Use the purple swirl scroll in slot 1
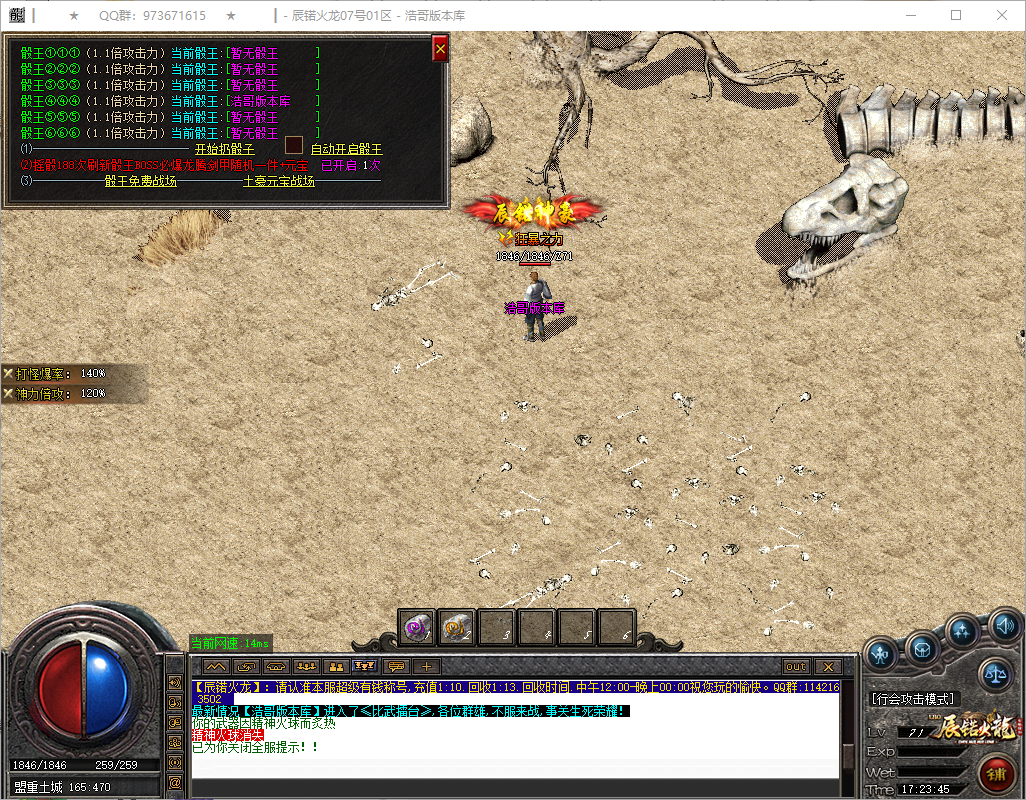 pyautogui.click(x=417, y=627)
